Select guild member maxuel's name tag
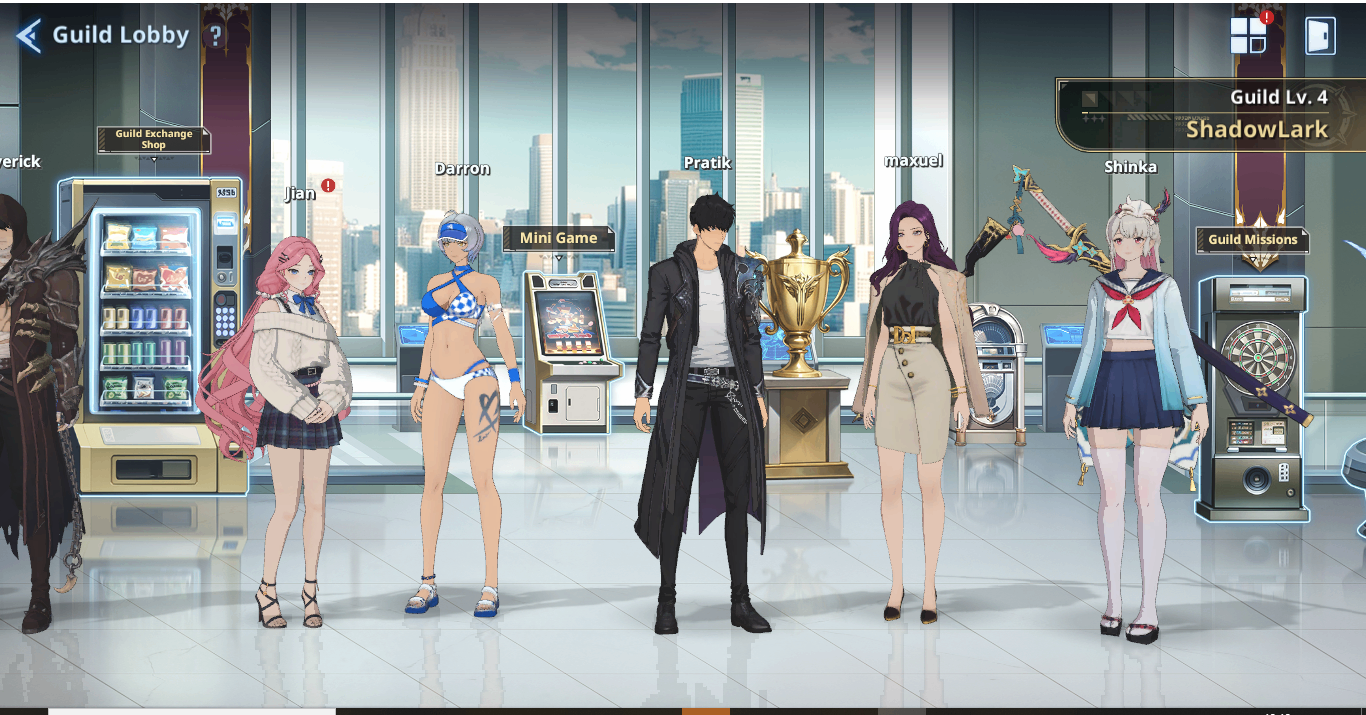 913,160
